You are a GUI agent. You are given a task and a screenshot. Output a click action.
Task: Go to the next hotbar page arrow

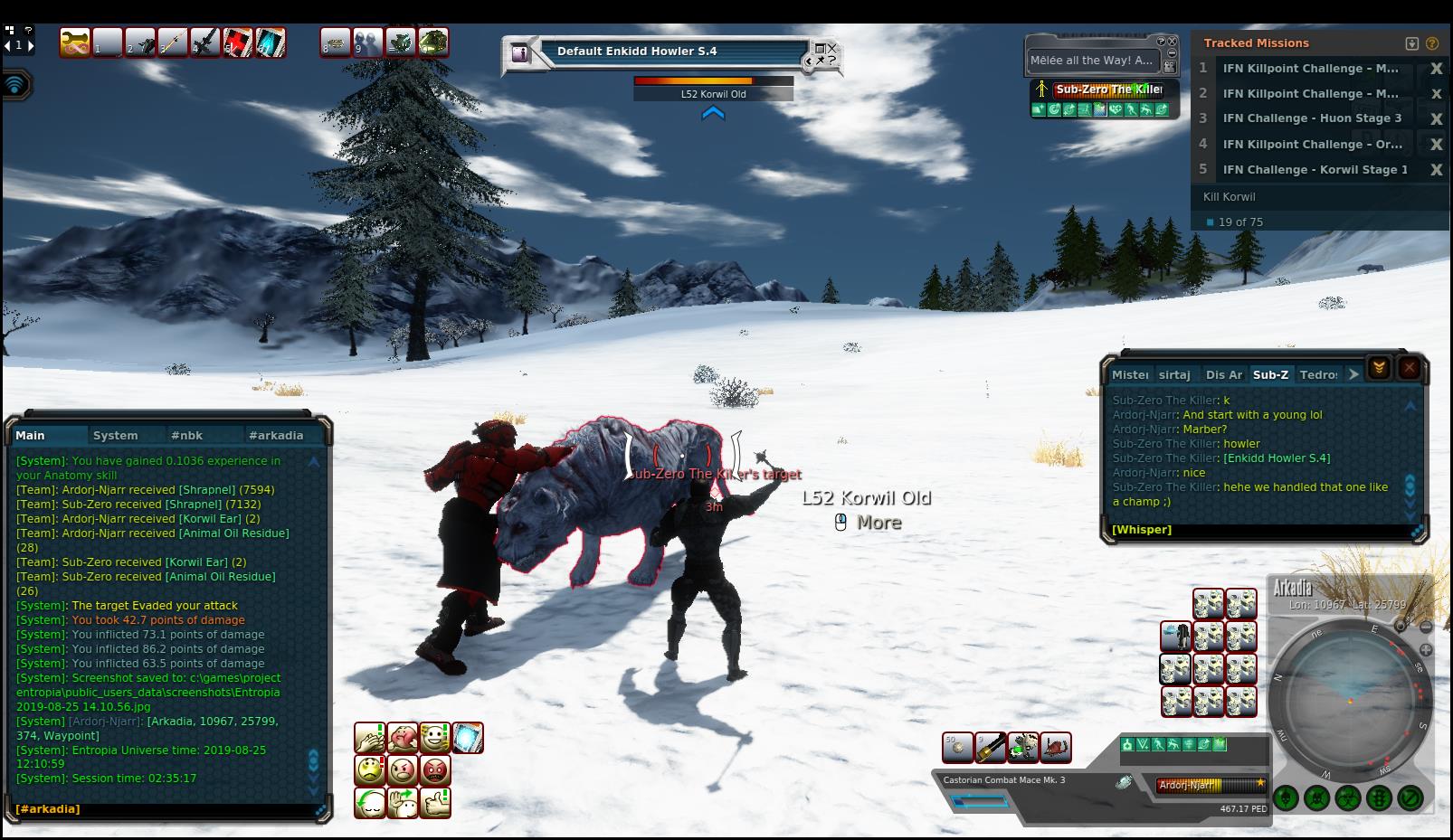click(31, 45)
